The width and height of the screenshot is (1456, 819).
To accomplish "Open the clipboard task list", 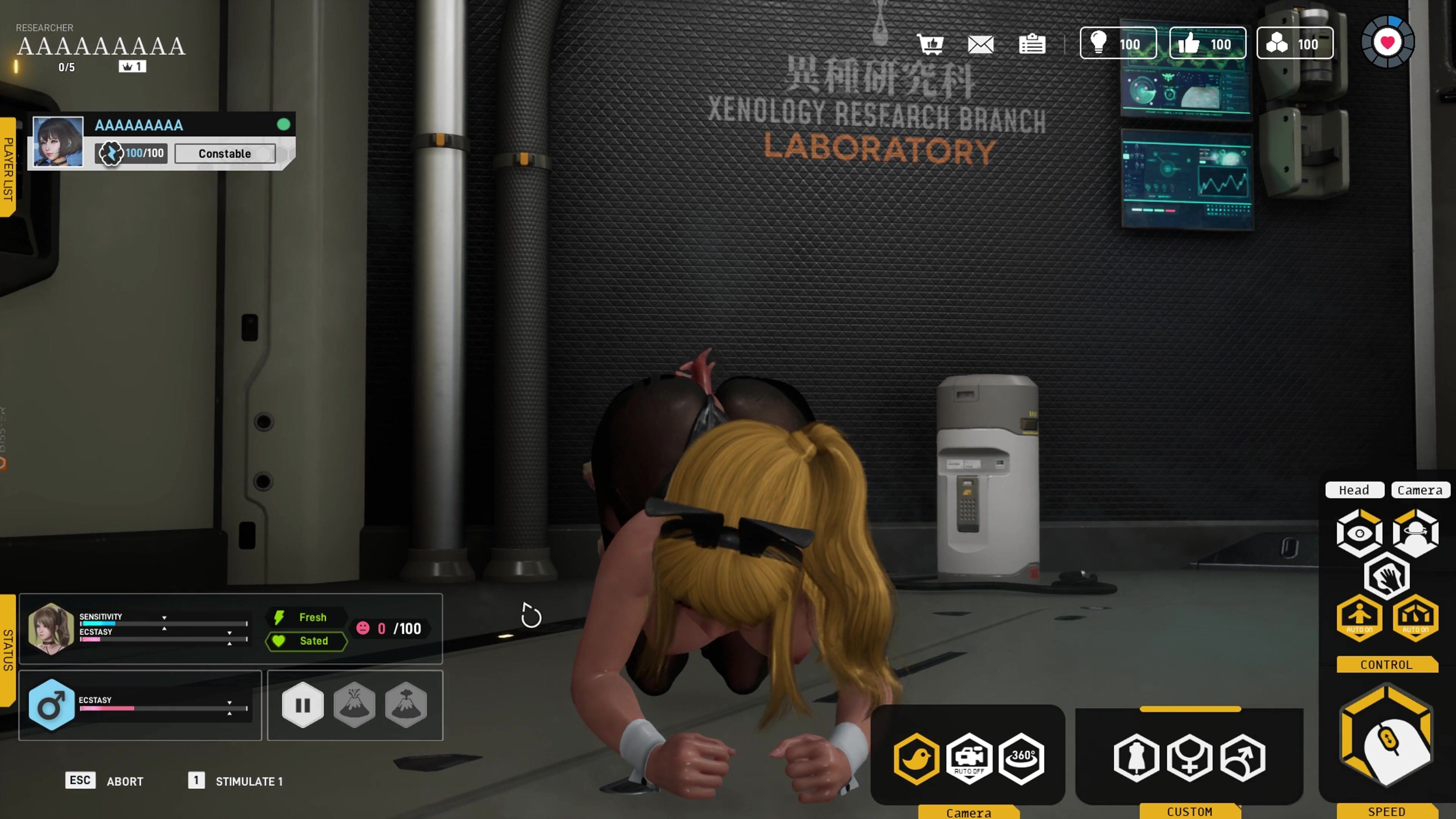I will pos(1031,44).
